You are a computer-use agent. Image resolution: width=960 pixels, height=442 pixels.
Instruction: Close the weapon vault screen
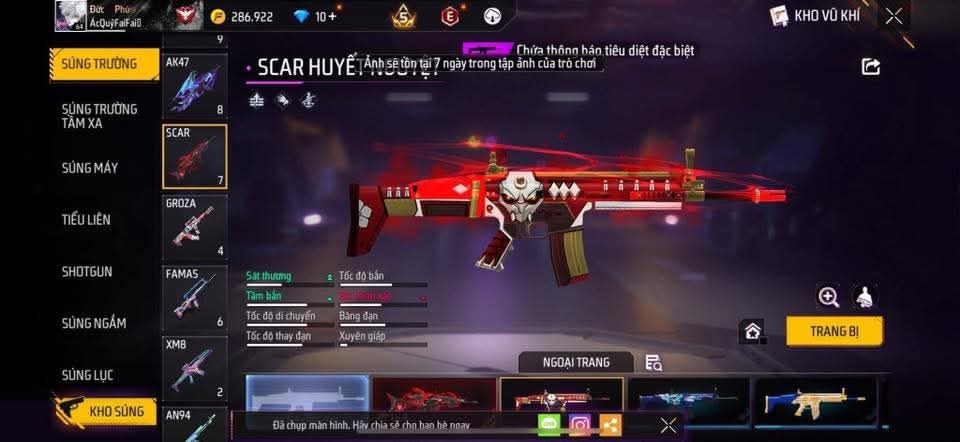(x=894, y=15)
